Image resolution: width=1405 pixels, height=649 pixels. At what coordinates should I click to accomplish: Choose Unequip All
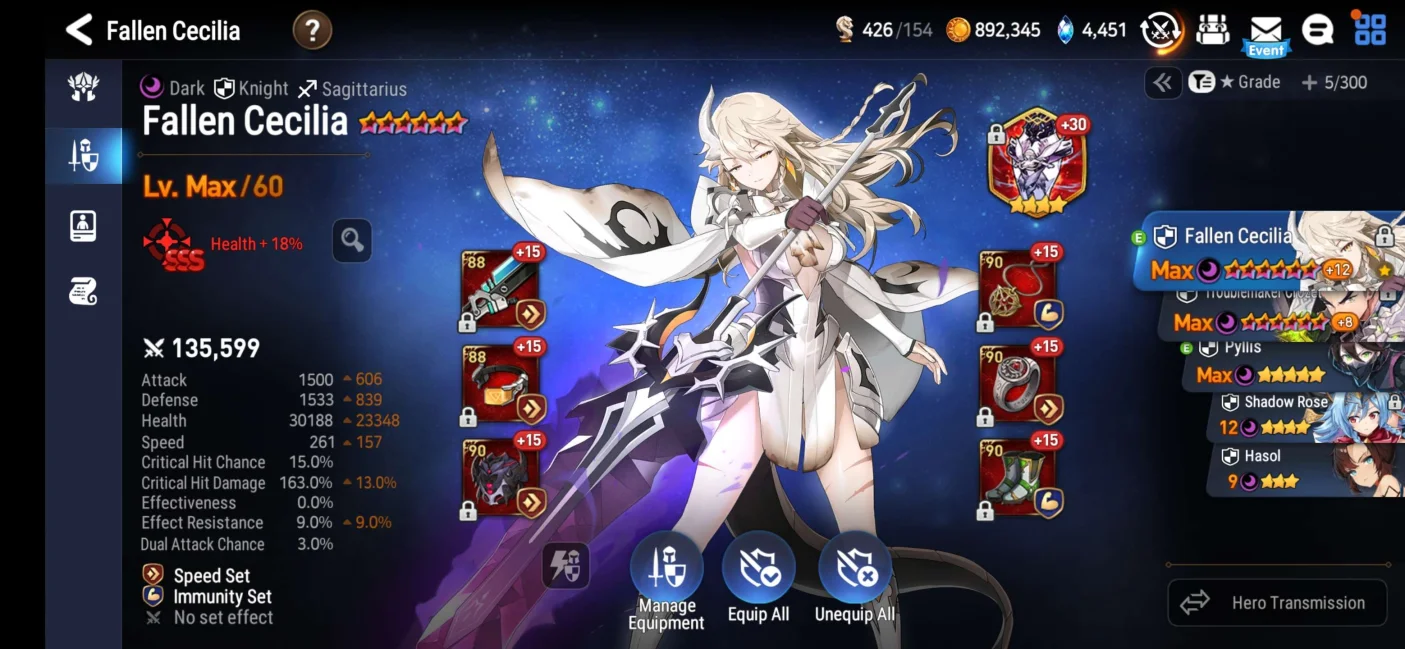(855, 580)
